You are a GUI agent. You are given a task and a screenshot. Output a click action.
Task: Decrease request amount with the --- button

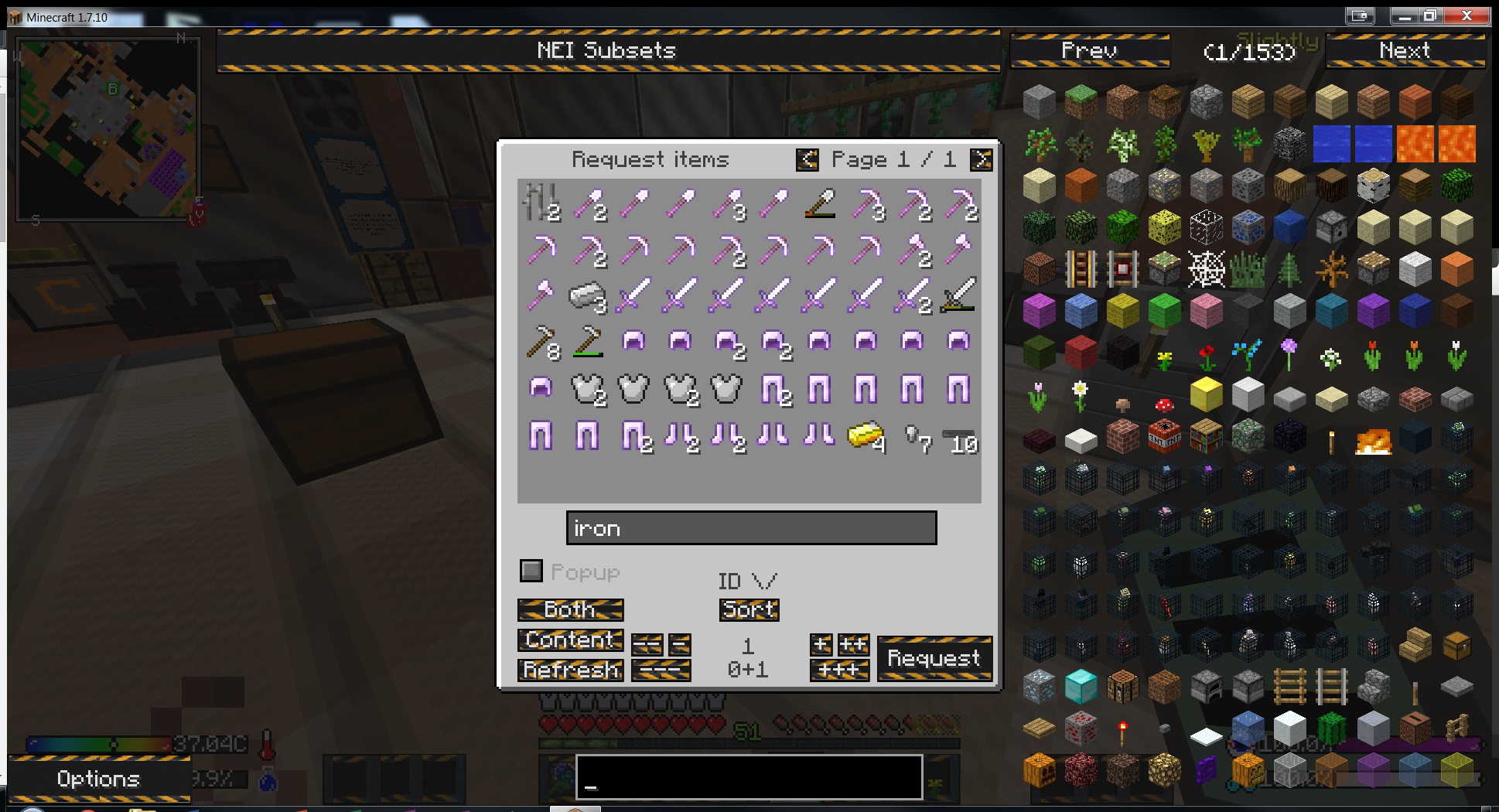coord(661,670)
